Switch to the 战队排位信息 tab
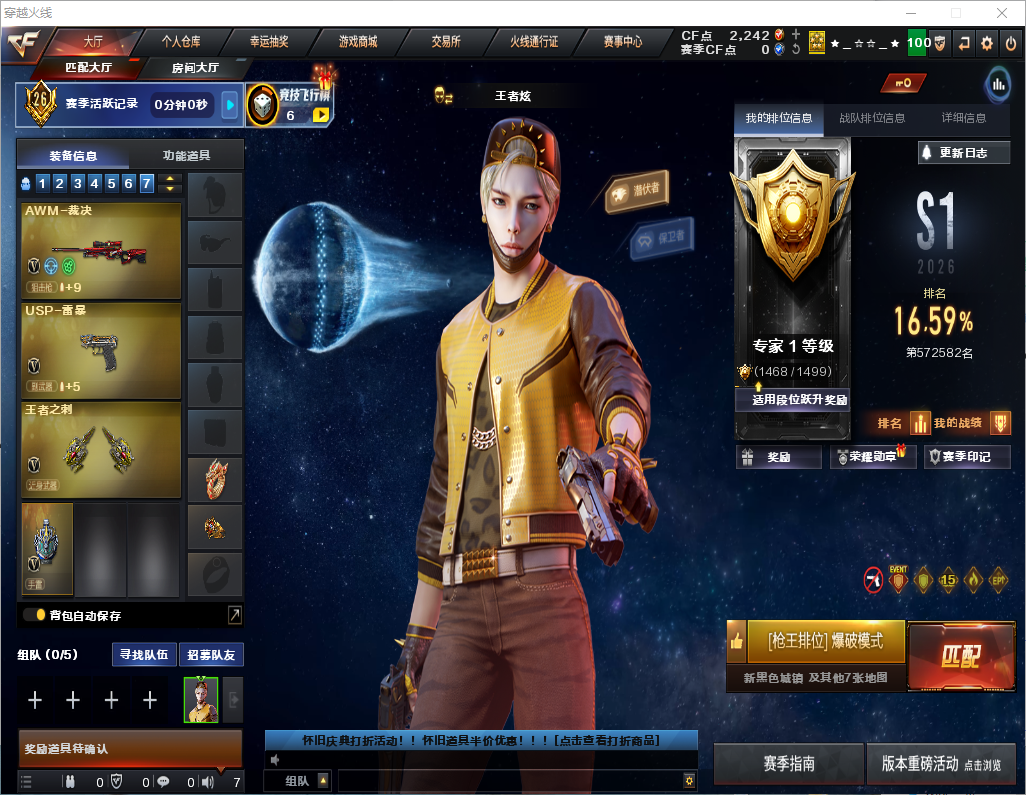 coord(872,118)
